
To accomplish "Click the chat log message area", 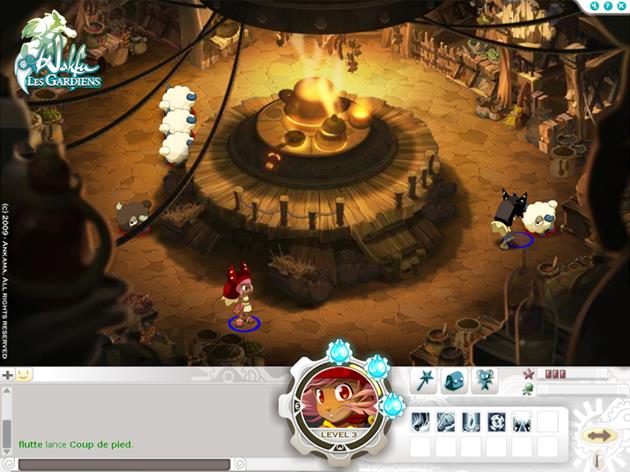I will (140, 415).
